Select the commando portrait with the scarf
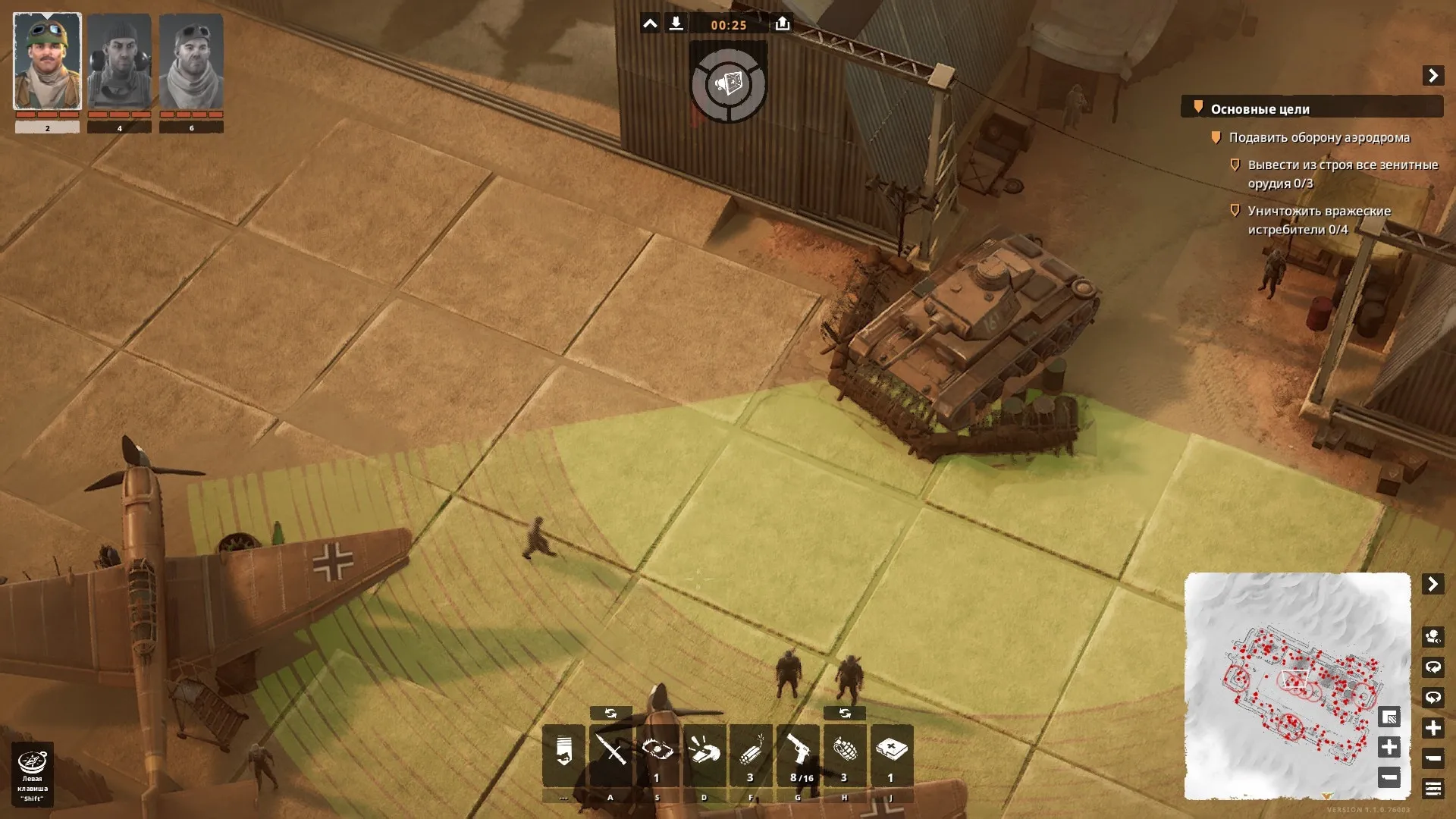Image resolution: width=1456 pixels, height=819 pixels. point(191,62)
